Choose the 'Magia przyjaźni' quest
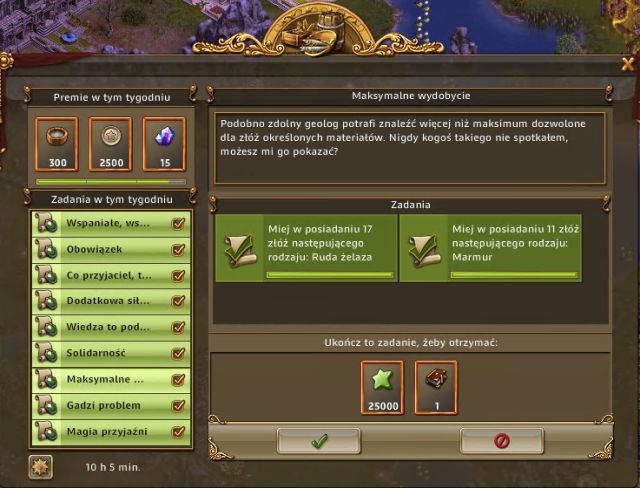 tap(110, 431)
